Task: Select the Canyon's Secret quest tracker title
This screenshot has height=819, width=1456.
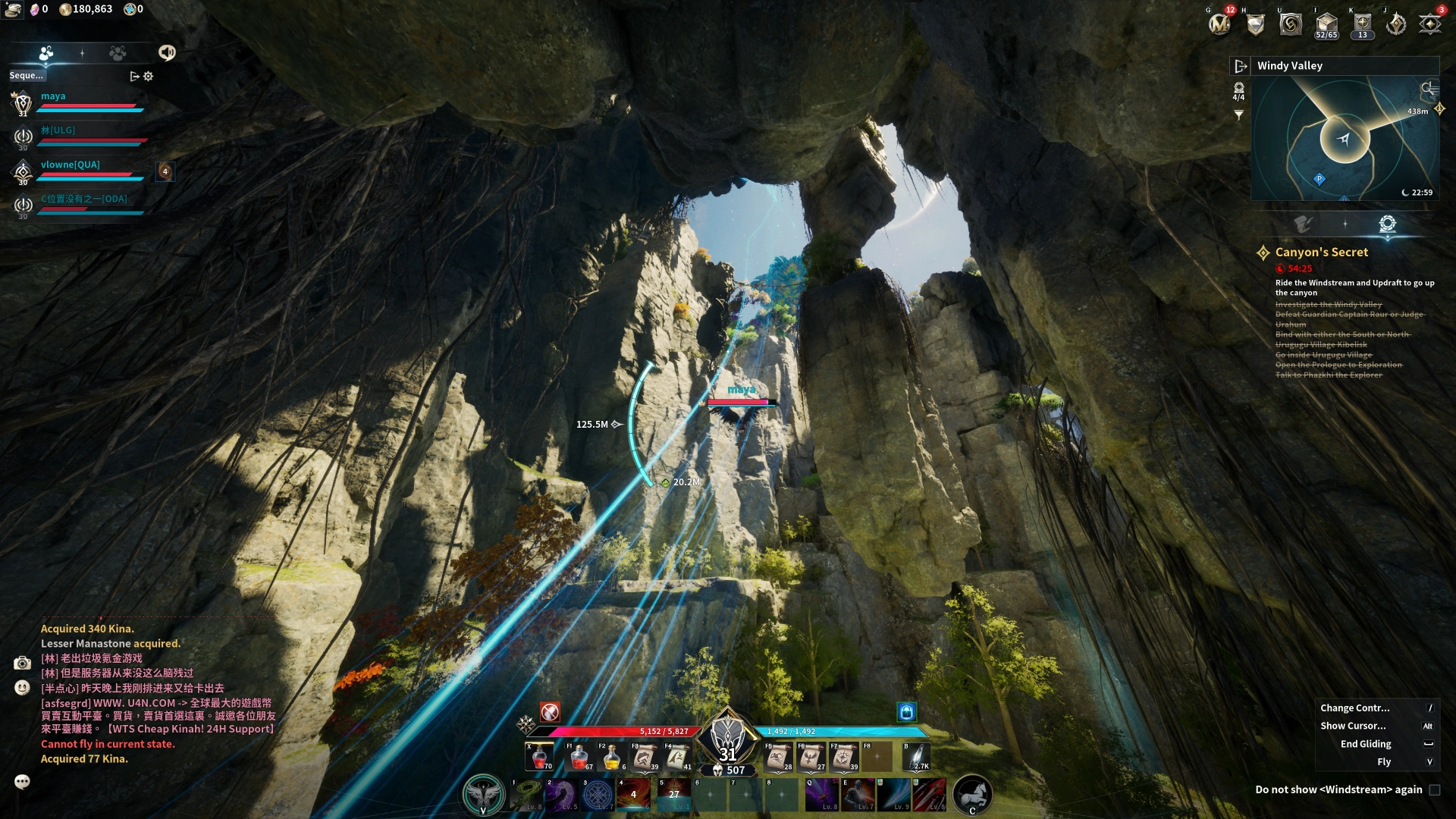Action: [x=1321, y=253]
